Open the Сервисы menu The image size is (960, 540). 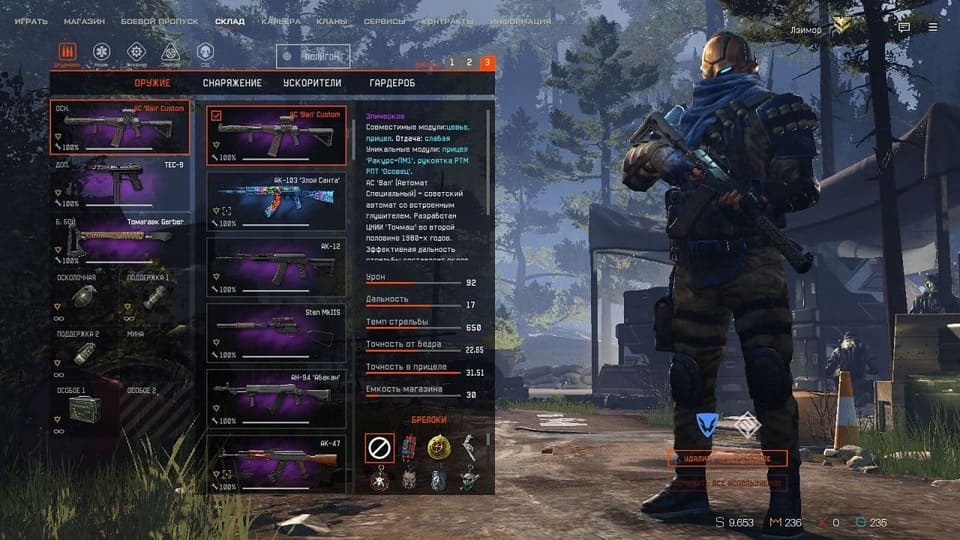pos(385,21)
